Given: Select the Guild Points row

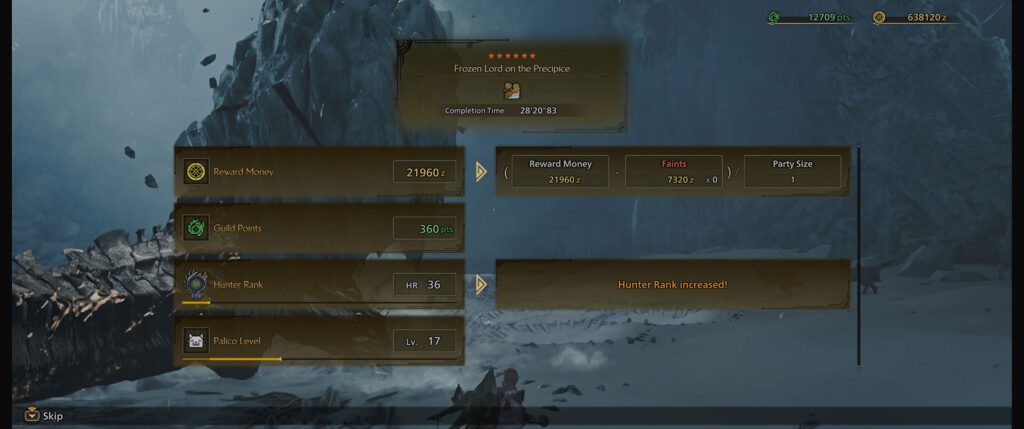Looking at the screenshot, I should coord(319,228).
